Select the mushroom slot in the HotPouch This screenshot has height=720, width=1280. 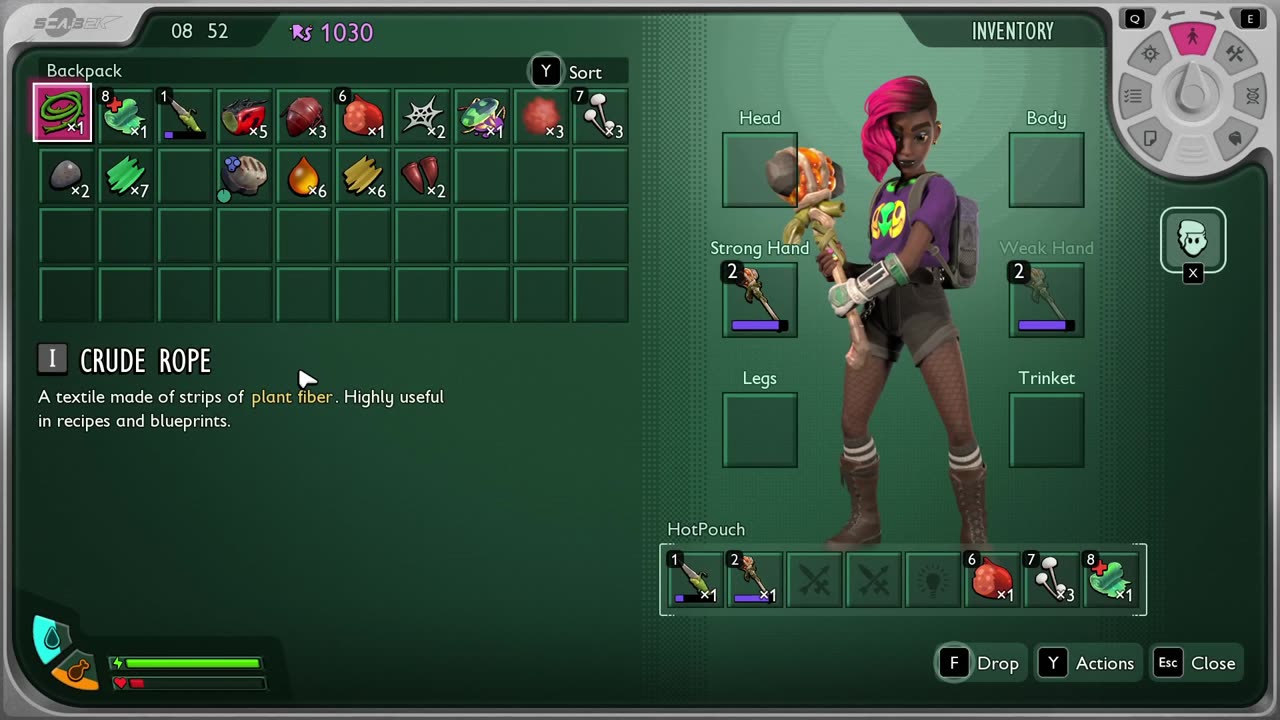click(x=1052, y=579)
